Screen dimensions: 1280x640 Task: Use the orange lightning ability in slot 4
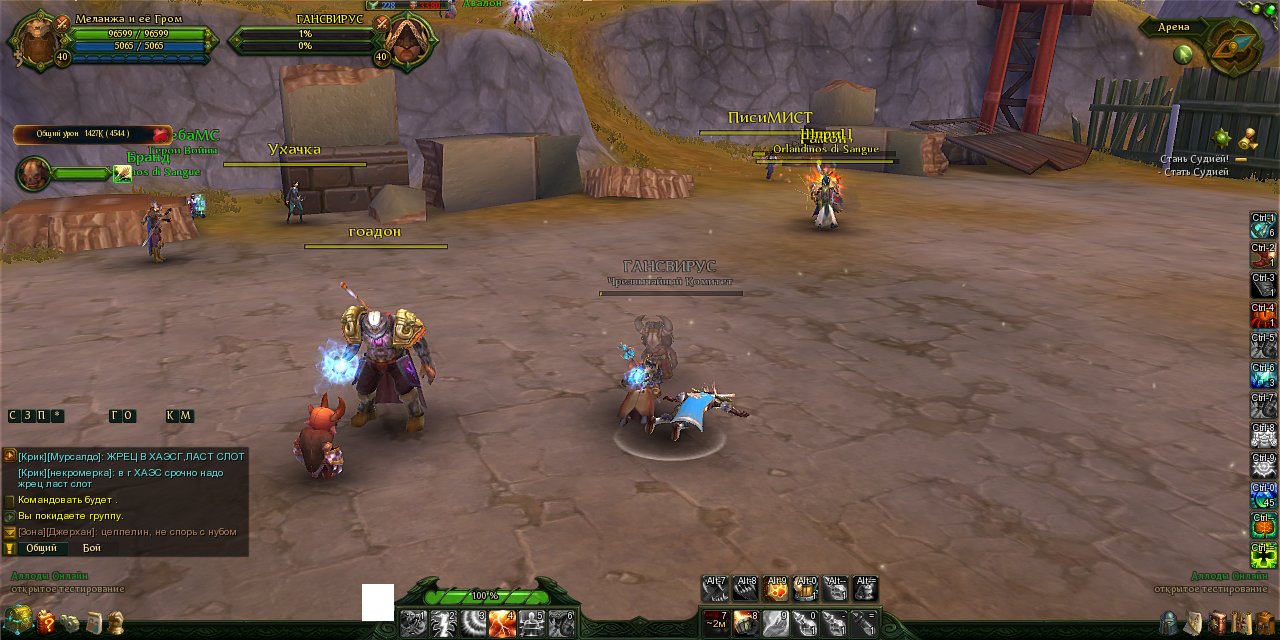[x=503, y=623]
